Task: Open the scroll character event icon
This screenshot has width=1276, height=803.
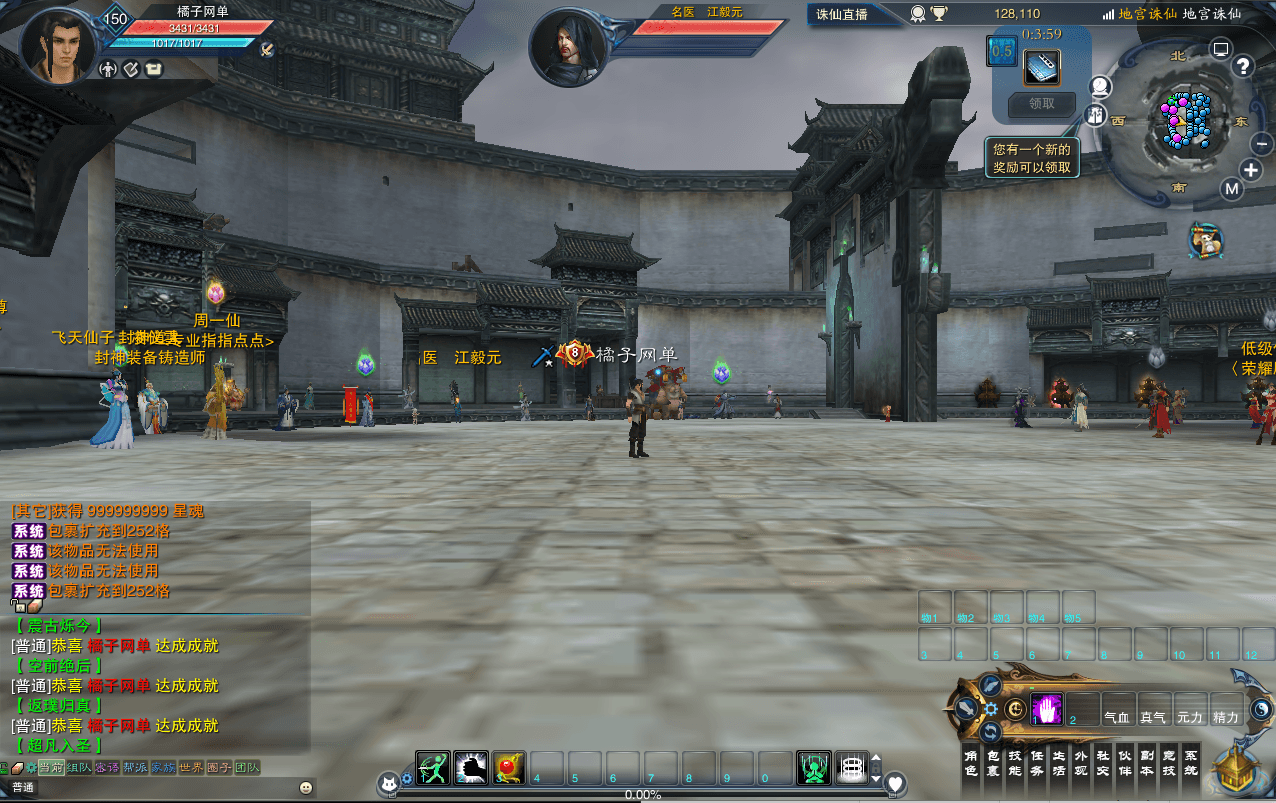Action: [x=1208, y=240]
